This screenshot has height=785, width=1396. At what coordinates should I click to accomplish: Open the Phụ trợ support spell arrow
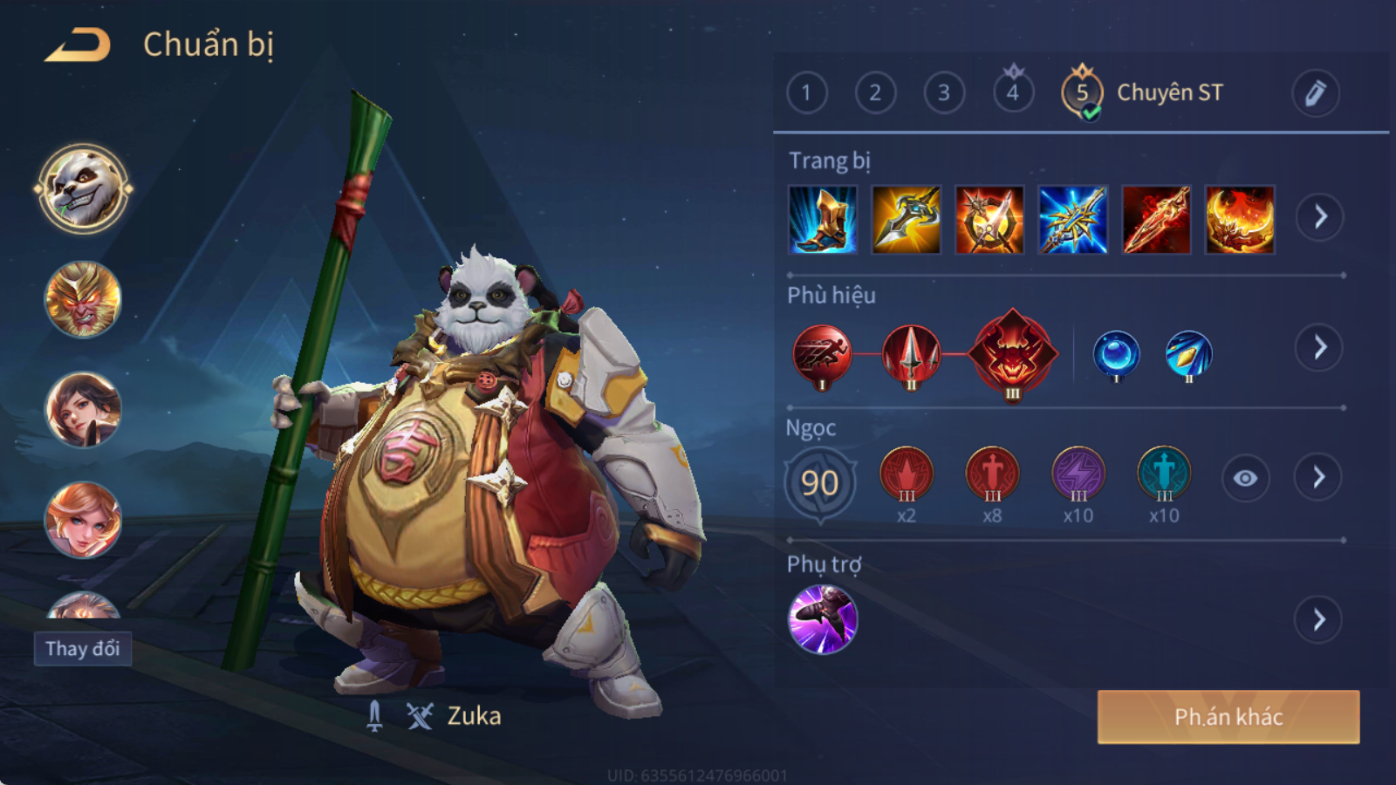1319,620
